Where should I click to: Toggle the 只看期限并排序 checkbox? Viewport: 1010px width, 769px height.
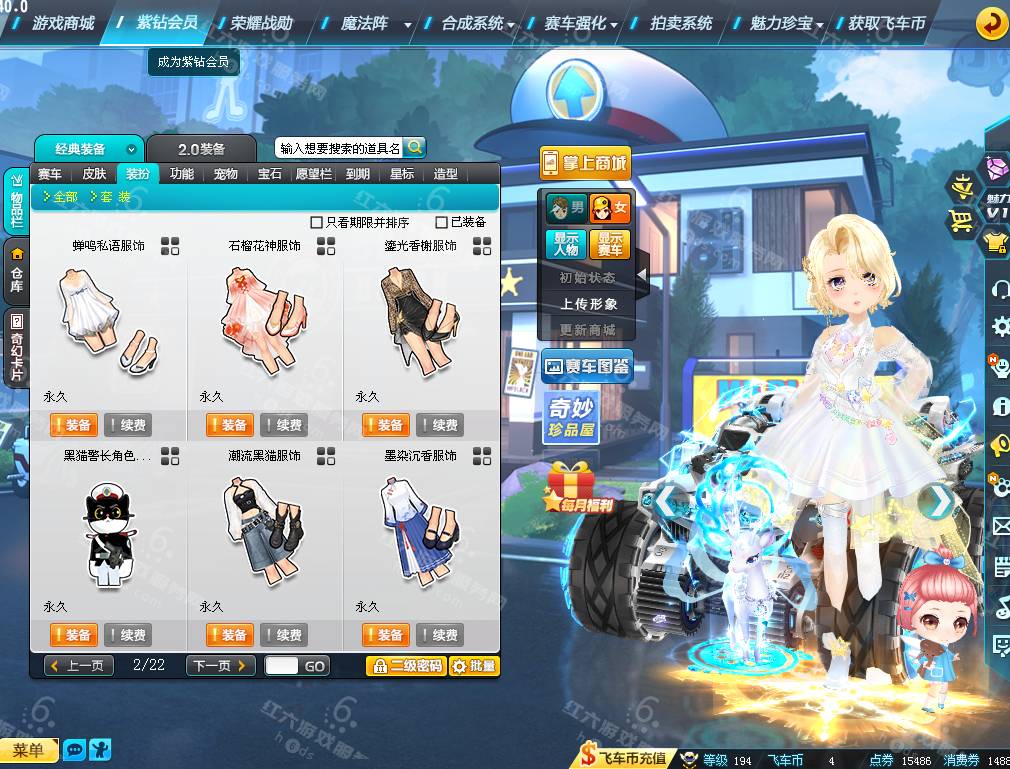pyautogui.click(x=317, y=222)
